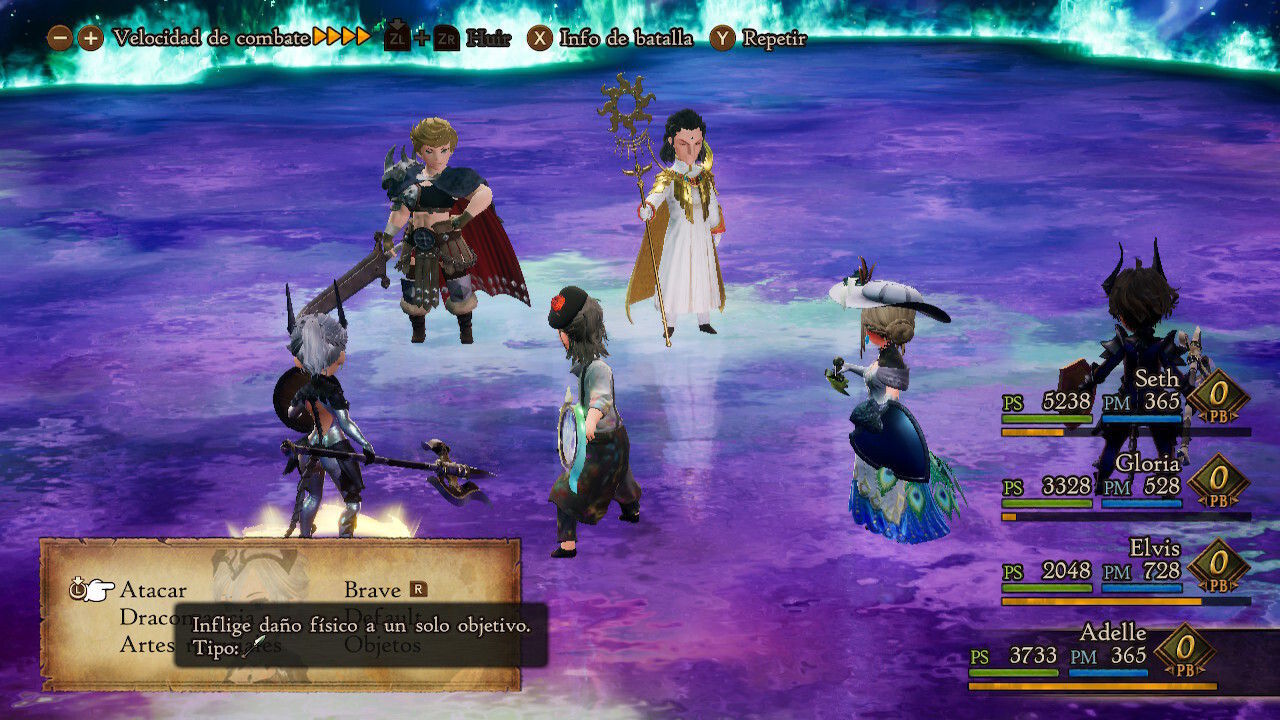Open the Objetos item menu
The width and height of the screenshot is (1280, 720).
pyautogui.click(x=383, y=646)
